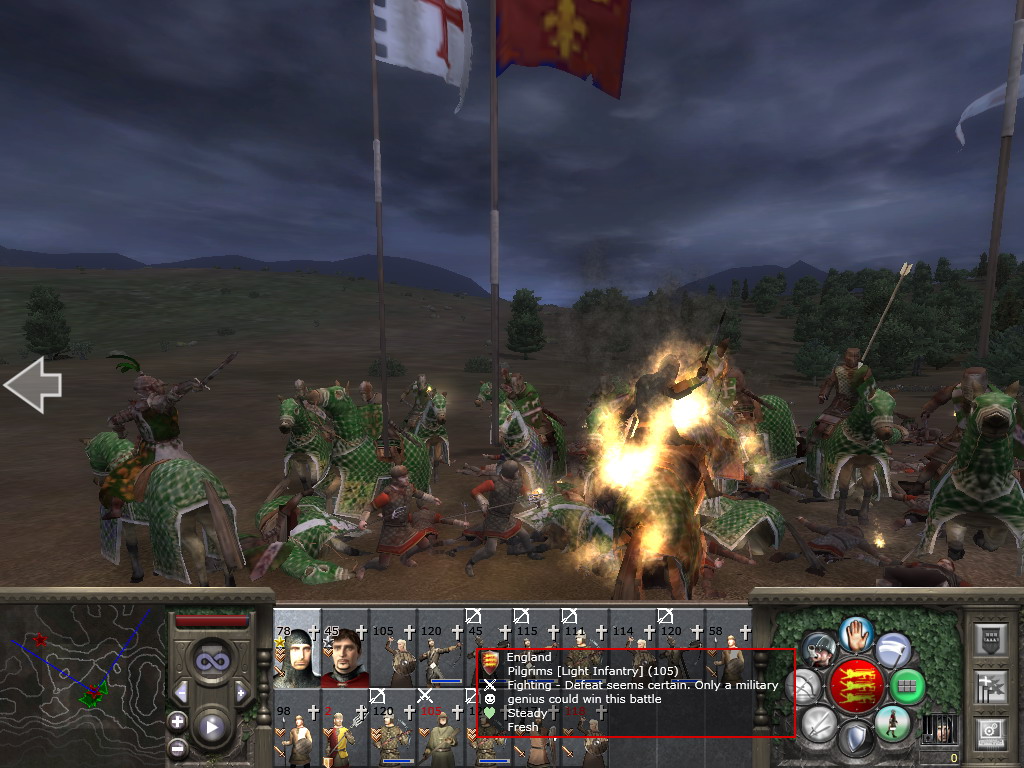Increase battle speed with the plus arrow
Viewport: 1024px width, 768px height.
(x=241, y=693)
